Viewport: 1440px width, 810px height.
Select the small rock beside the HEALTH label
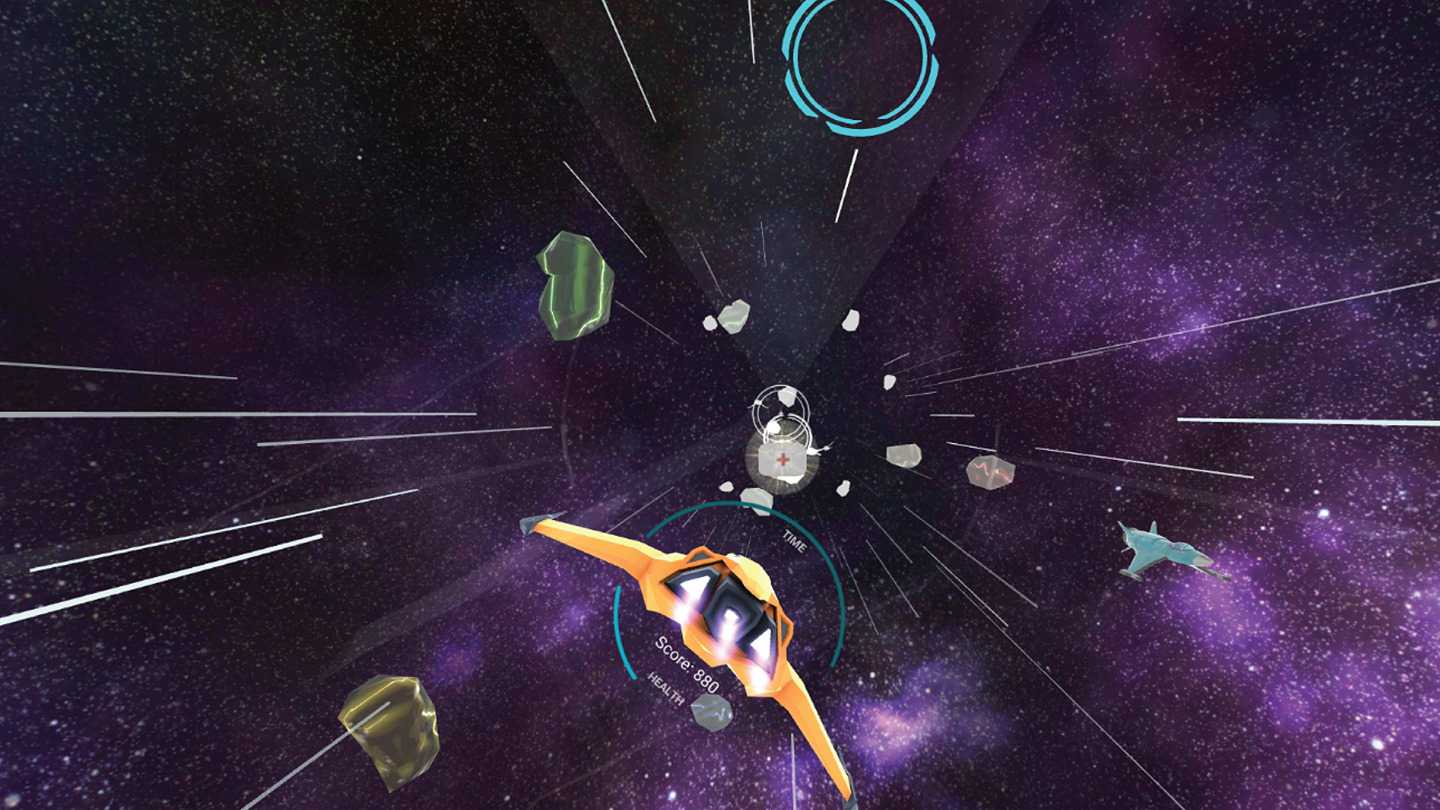[713, 712]
